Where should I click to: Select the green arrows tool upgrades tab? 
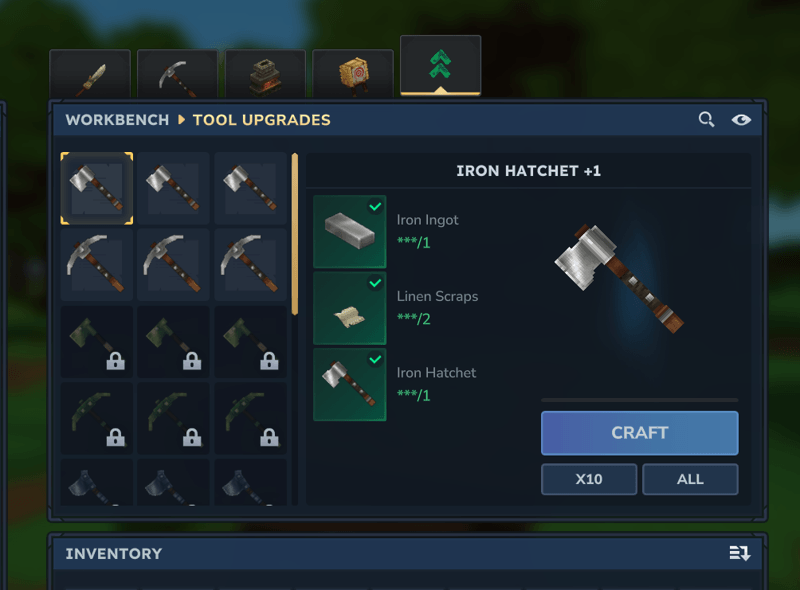coord(440,66)
